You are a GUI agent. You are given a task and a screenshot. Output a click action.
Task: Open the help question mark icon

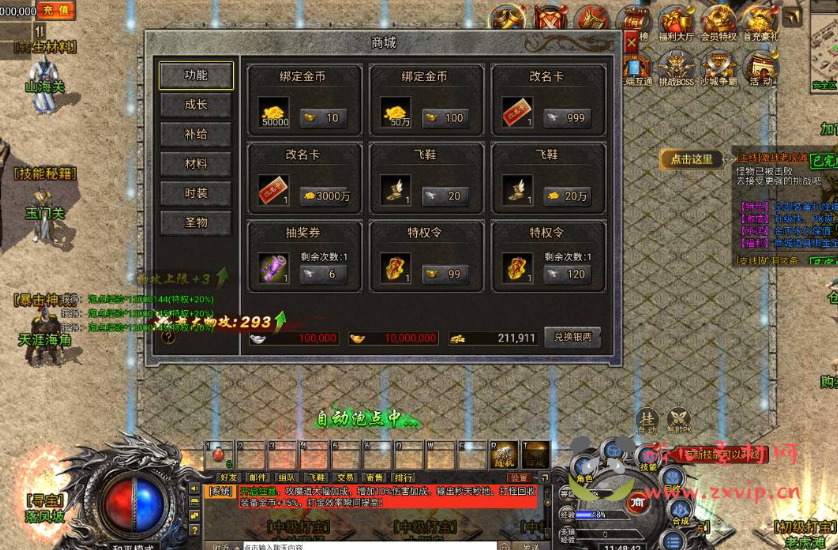click(168, 337)
